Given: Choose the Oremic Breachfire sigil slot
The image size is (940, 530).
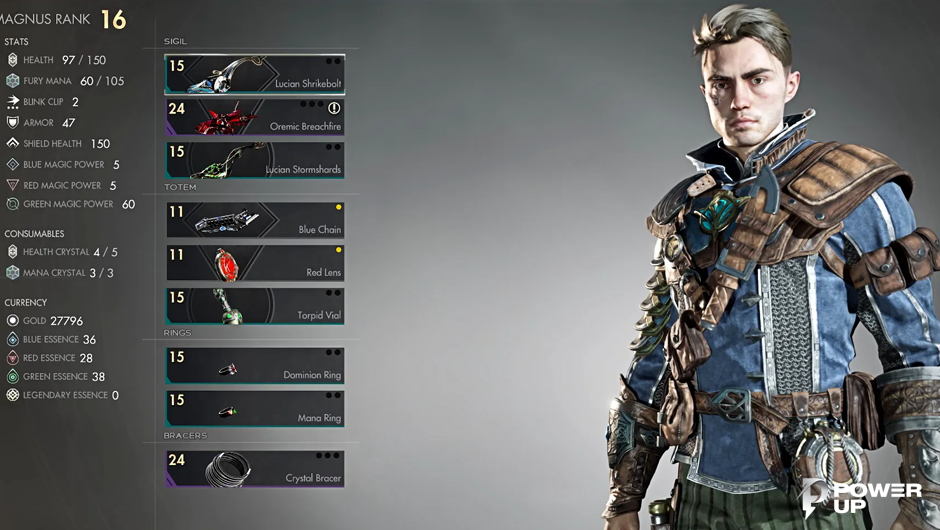Looking at the screenshot, I should [255, 117].
